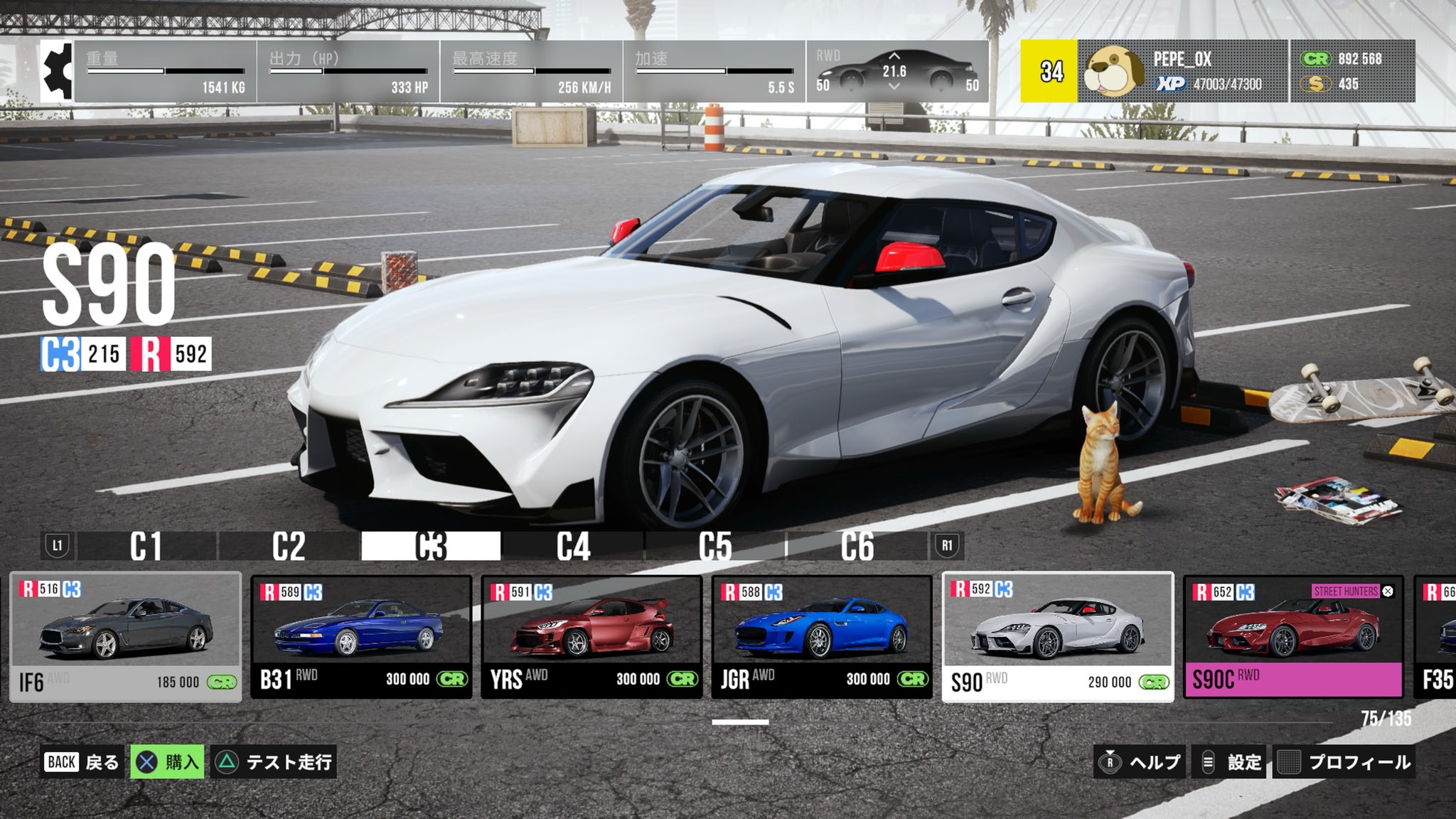Switch to the C6 class tab

(857, 546)
